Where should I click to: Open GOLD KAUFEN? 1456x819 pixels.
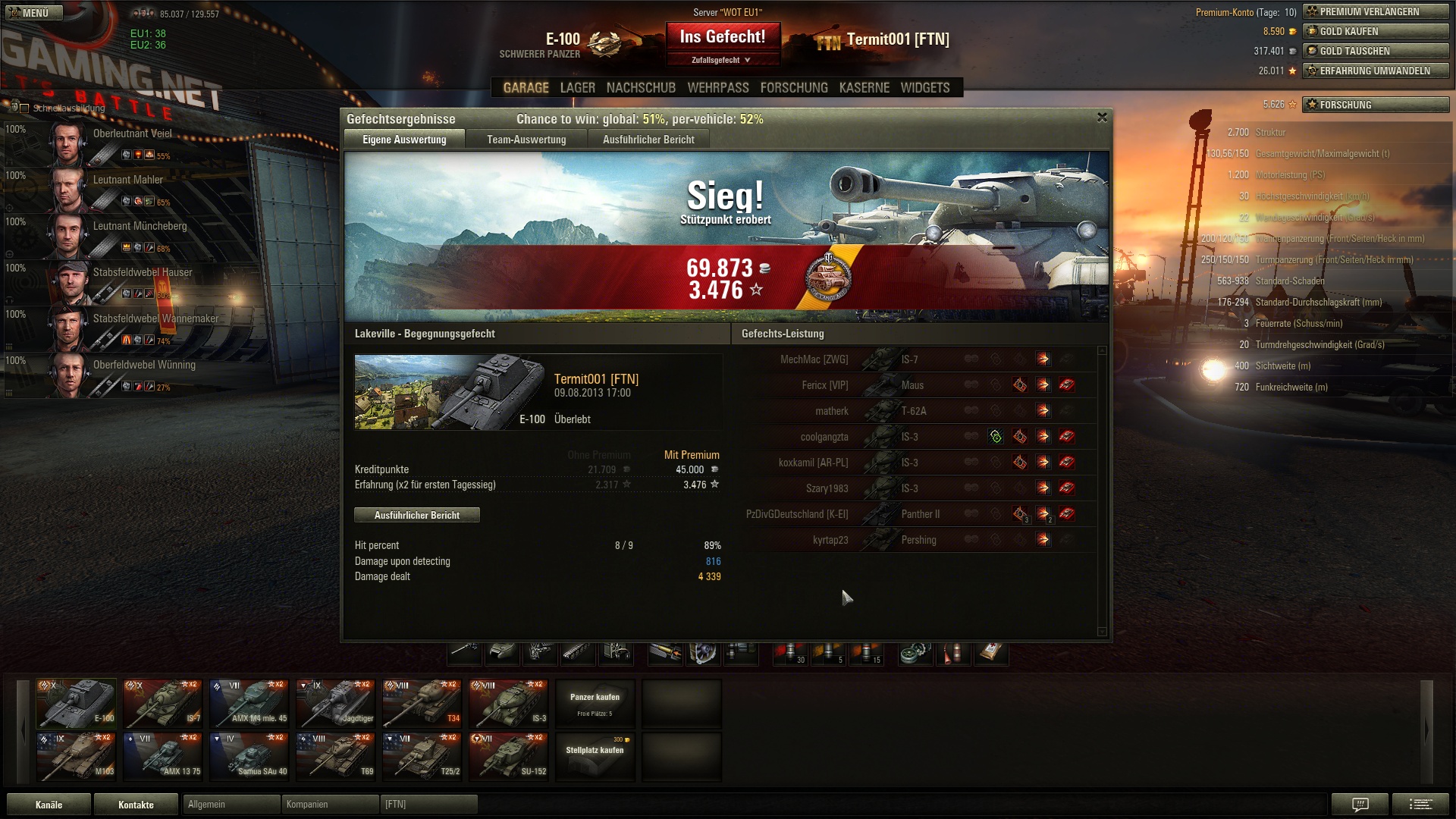(1376, 31)
